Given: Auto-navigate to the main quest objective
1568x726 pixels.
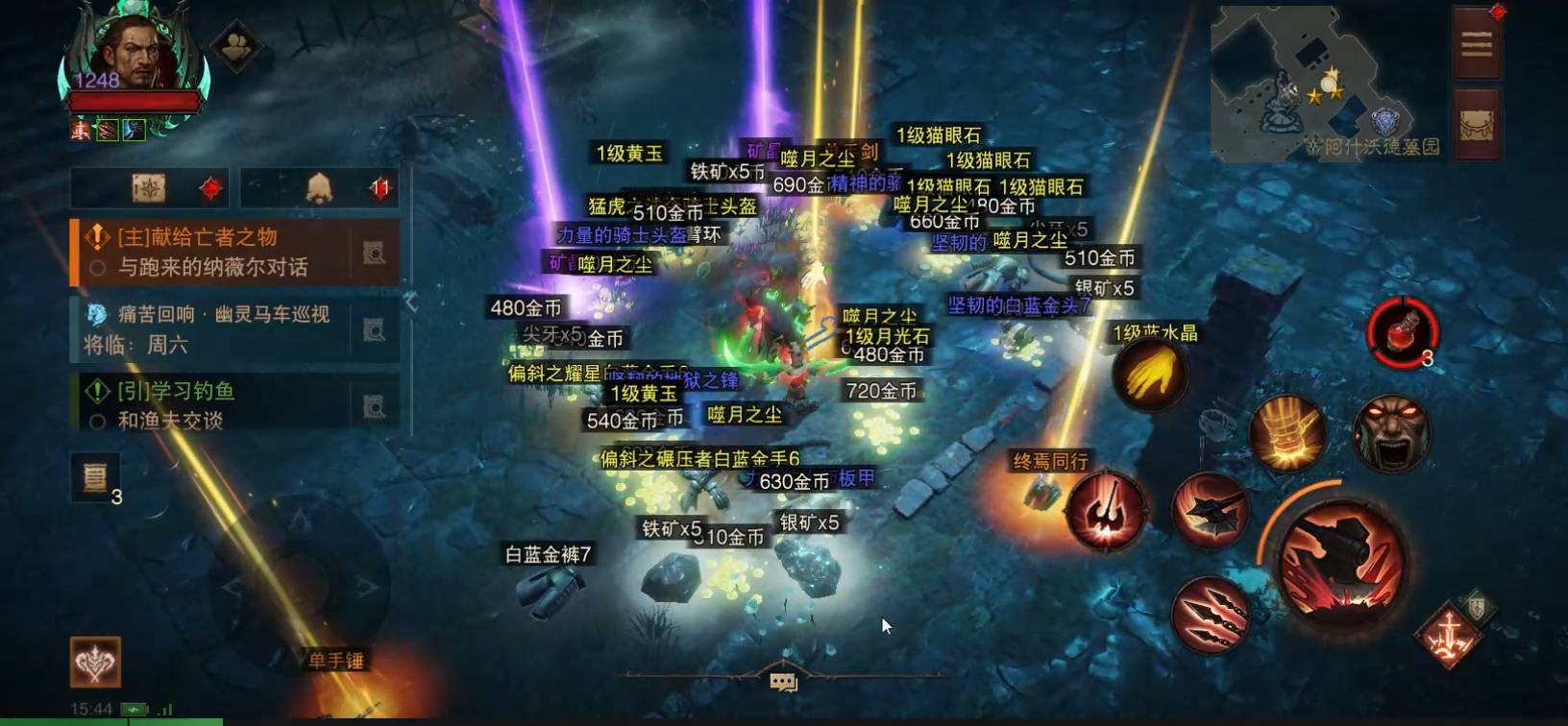Looking at the screenshot, I should [375, 253].
